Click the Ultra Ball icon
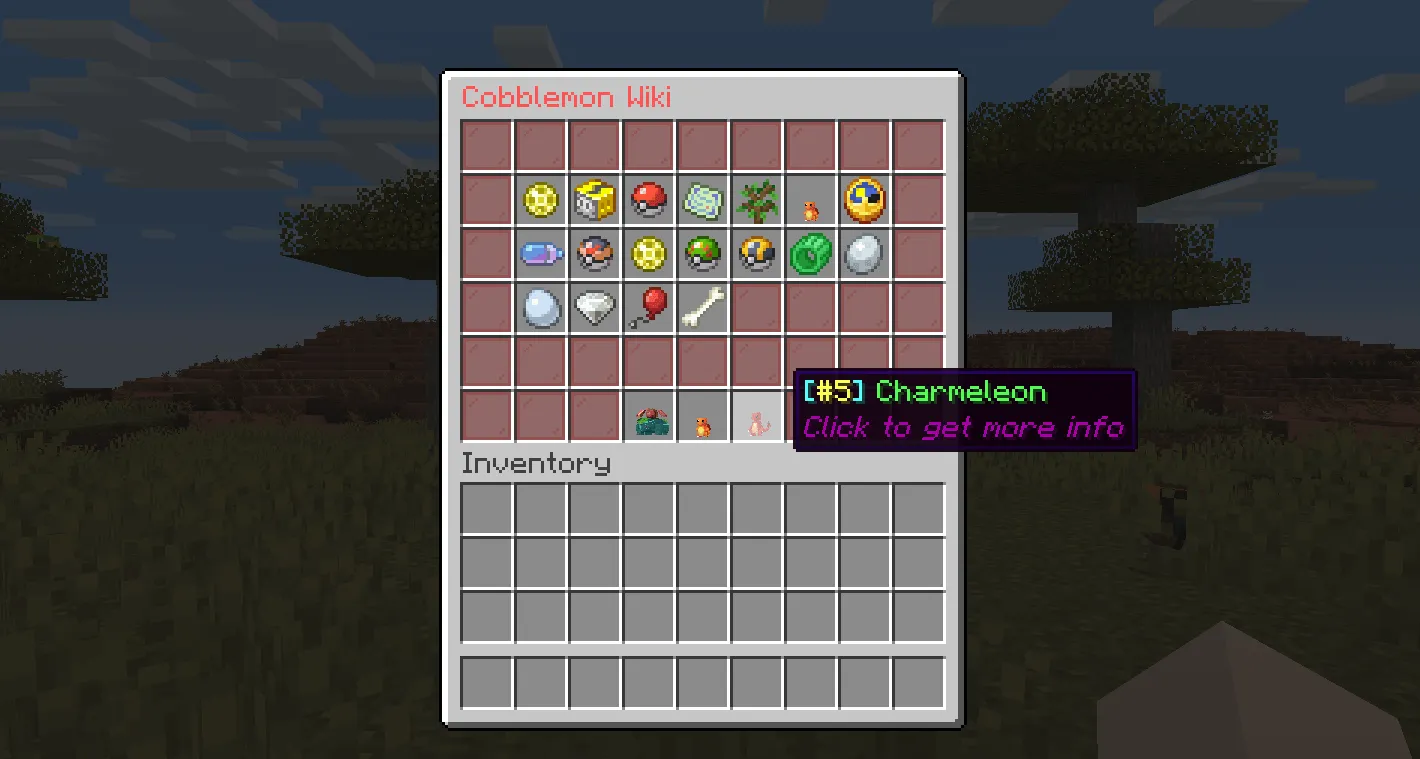 pos(756,254)
